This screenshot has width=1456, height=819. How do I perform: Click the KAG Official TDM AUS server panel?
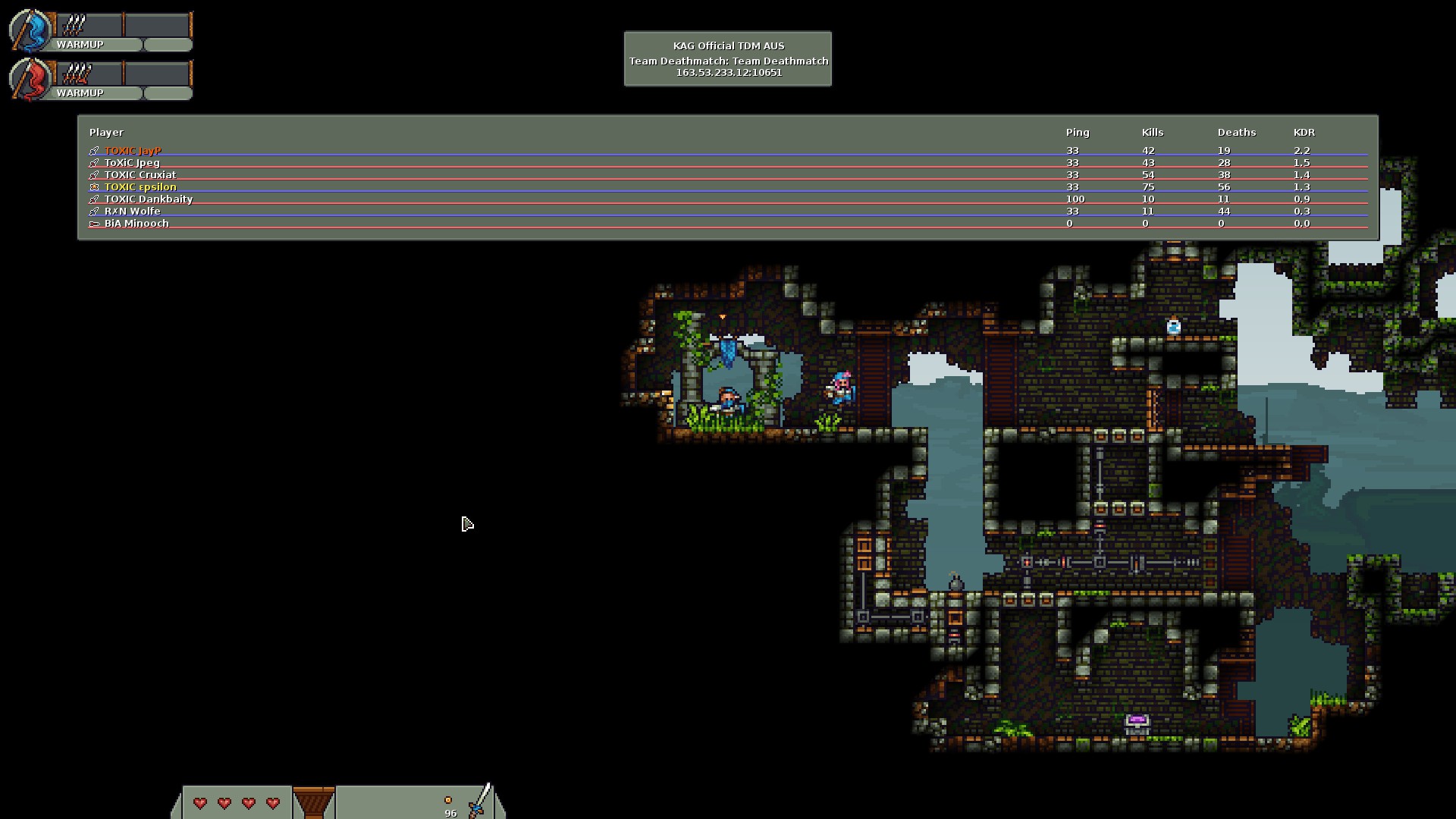[728, 59]
